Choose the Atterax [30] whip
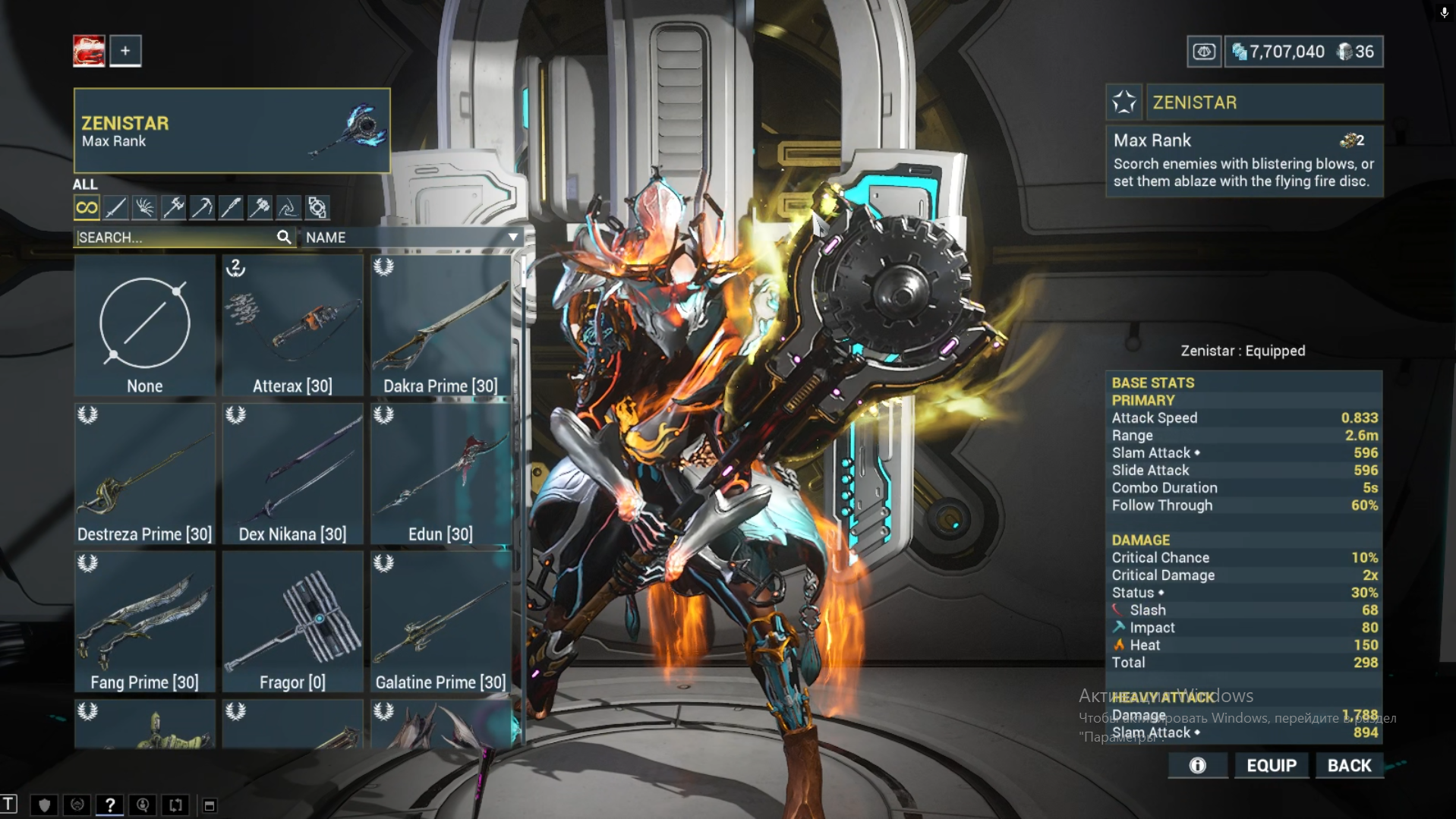The image size is (1456, 819). [292, 326]
